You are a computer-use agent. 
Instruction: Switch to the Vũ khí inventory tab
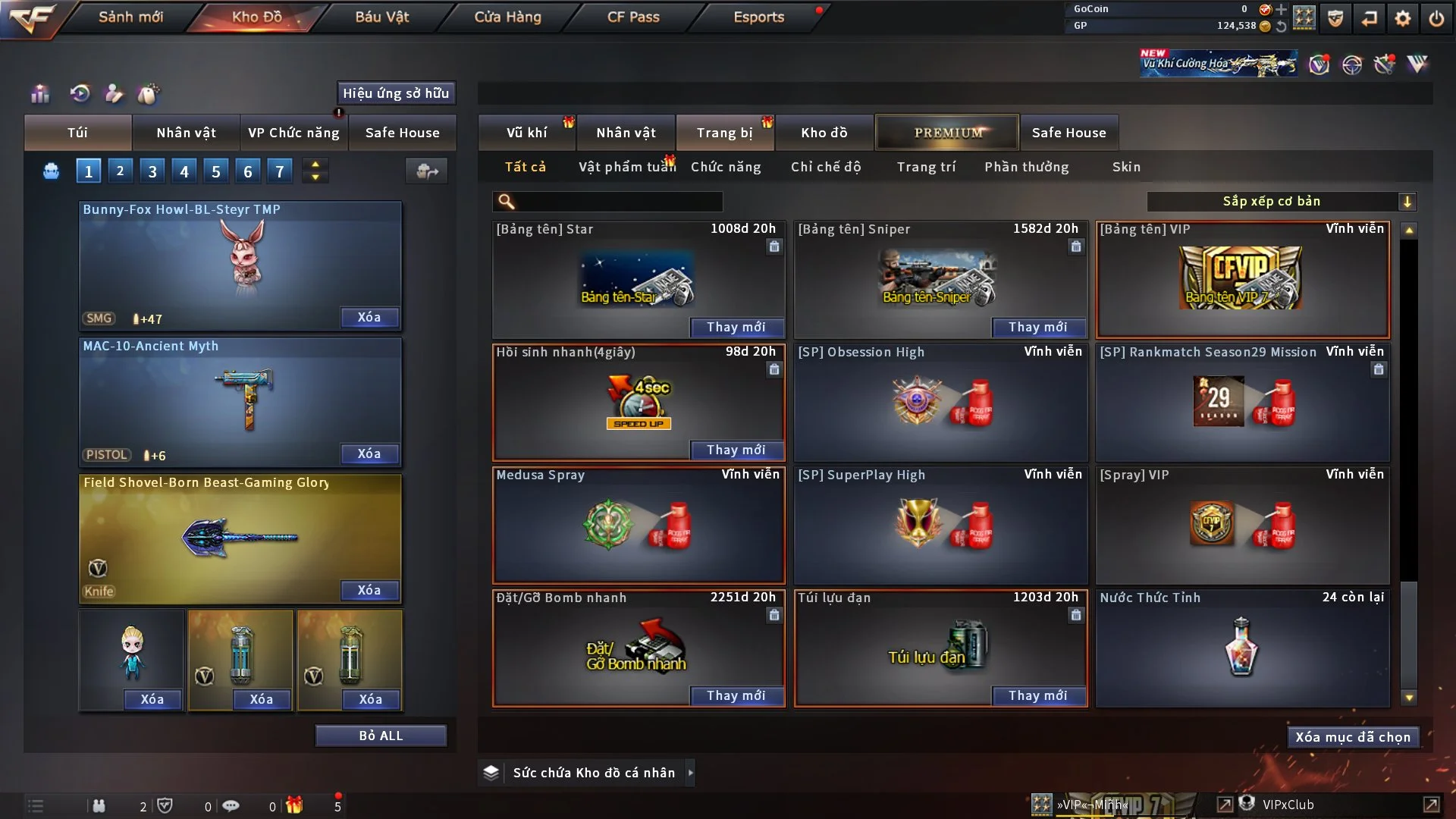pyautogui.click(x=527, y=133)
